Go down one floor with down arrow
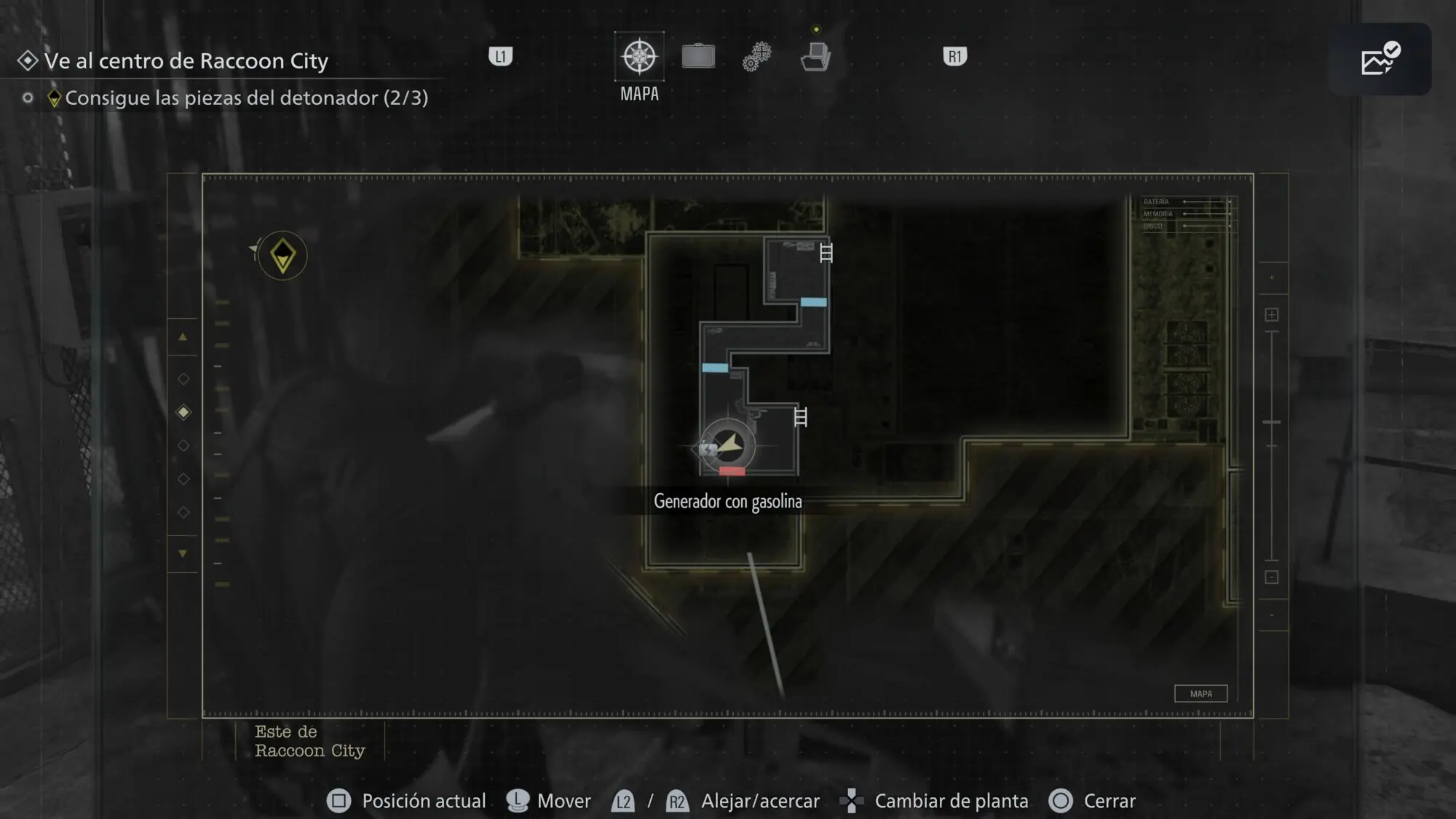Image resolution: width=1456 pixels, height=819 pixels. (x=183, y=553)
